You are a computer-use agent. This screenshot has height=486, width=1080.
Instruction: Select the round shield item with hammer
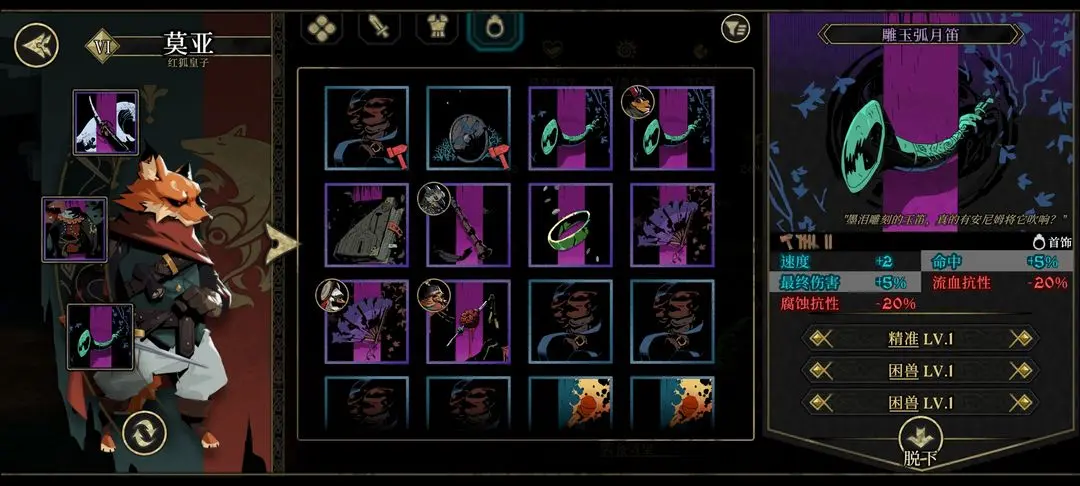[x=468, y=128]
